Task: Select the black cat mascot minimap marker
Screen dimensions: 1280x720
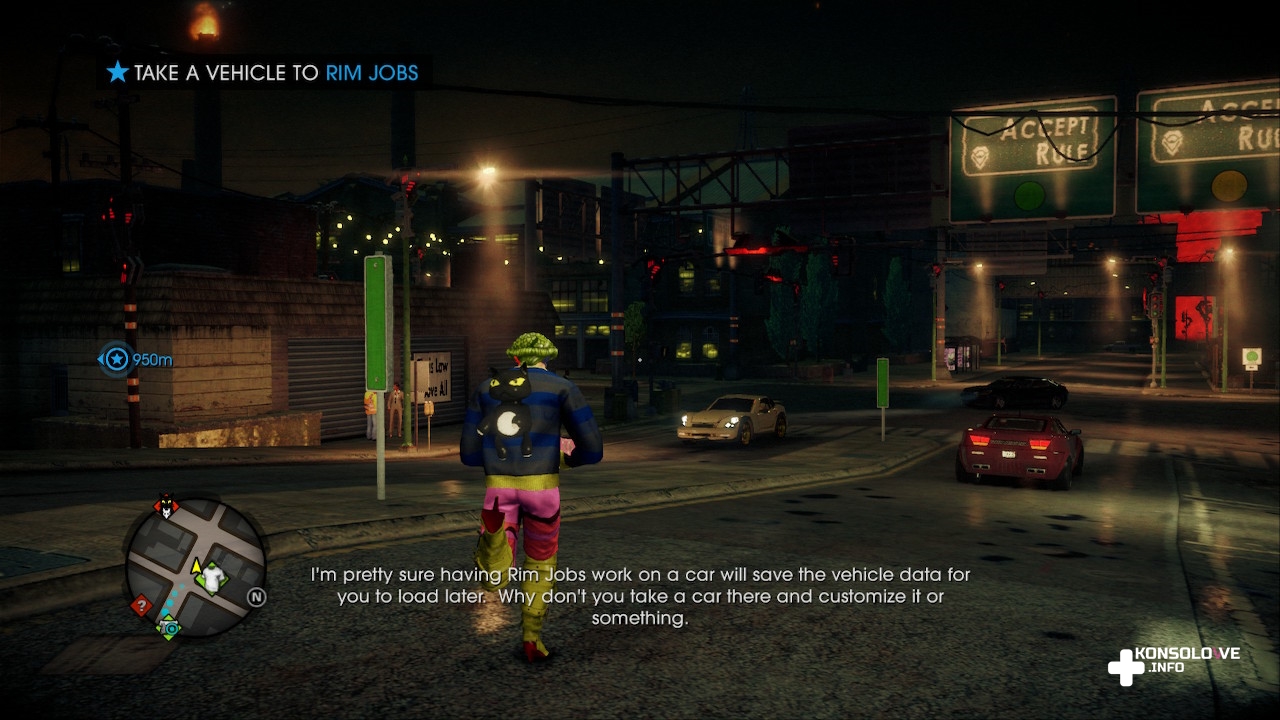Action: [x=165, y=507]
